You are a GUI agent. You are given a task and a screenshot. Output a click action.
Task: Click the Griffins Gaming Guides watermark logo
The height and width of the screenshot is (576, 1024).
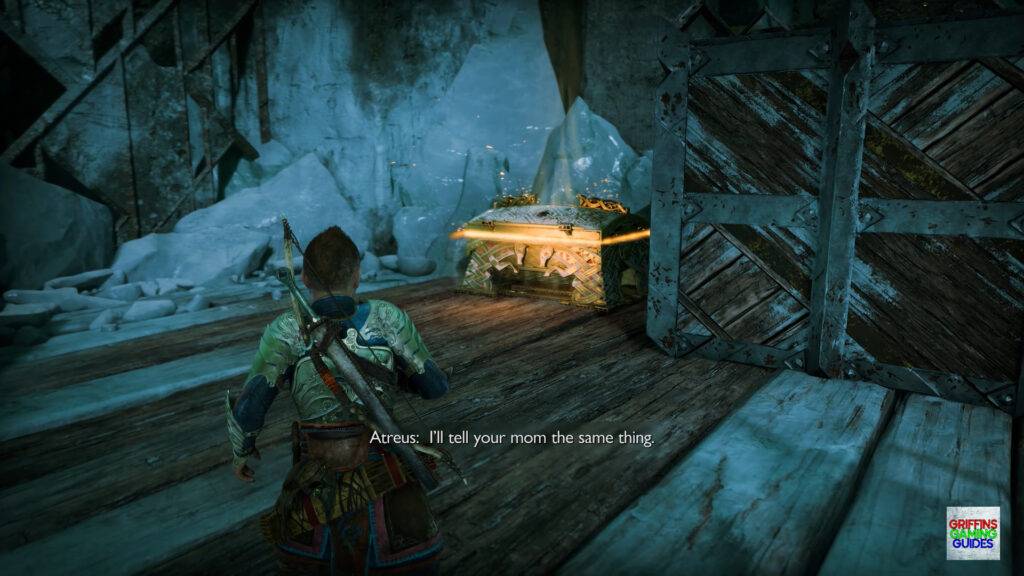click(972, 533)
